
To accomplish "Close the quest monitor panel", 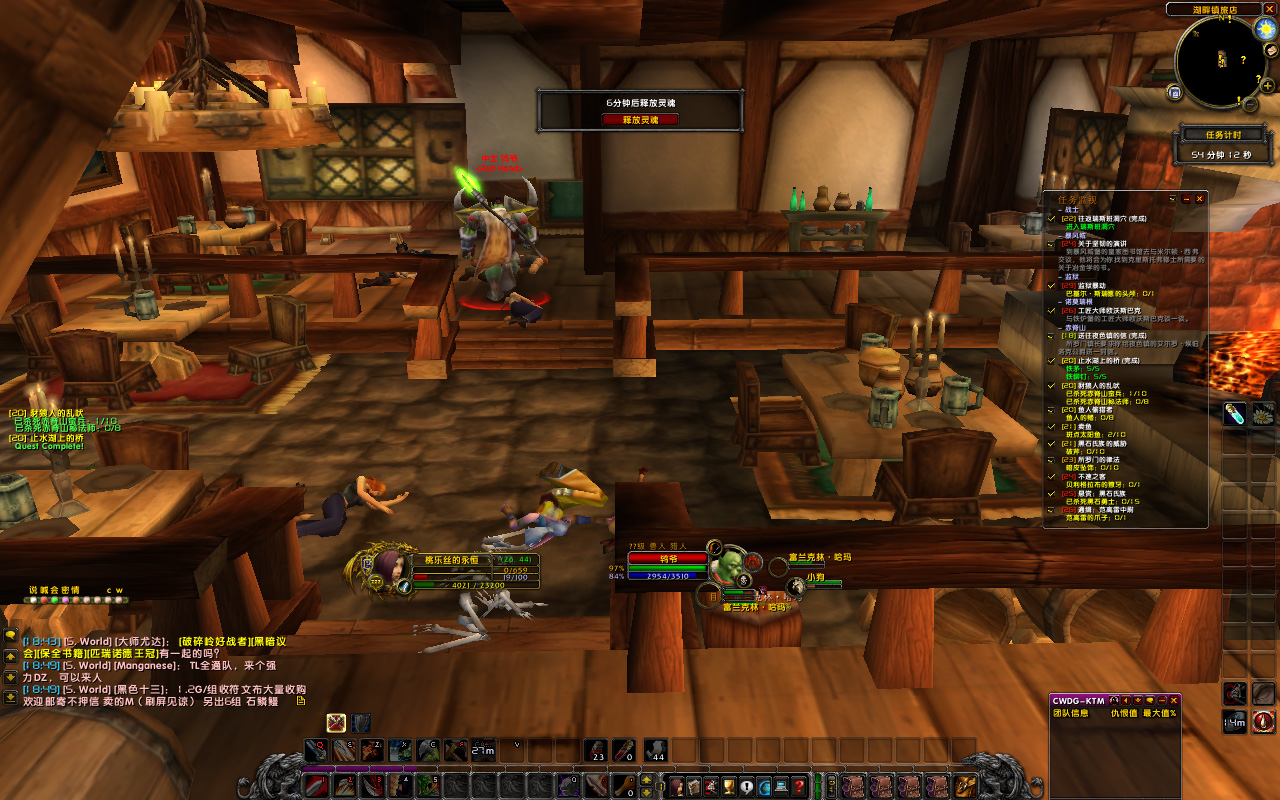I will pyautogui.click(x=1200, y=199).
